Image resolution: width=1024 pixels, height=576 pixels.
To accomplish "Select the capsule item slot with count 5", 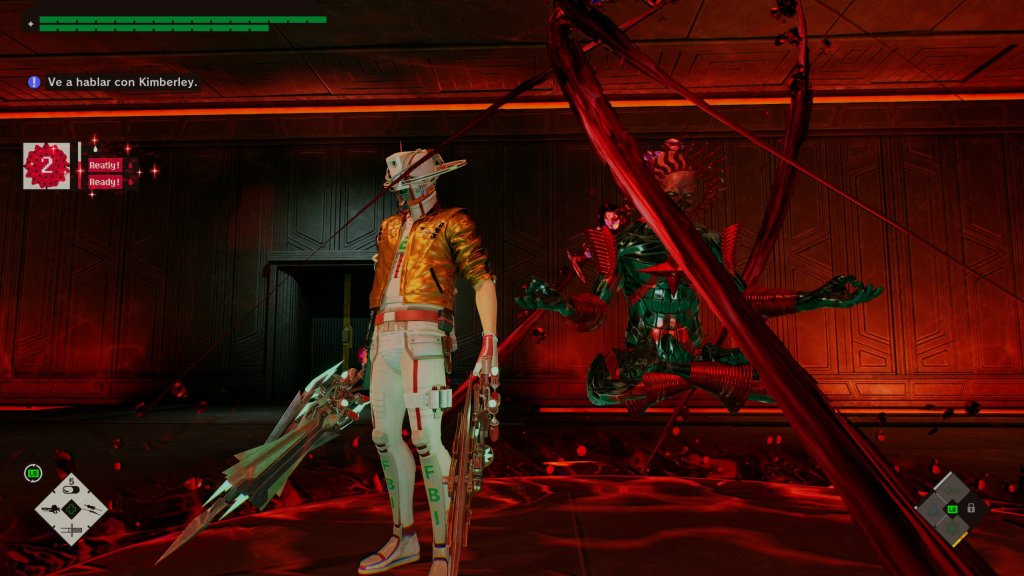I will point(71,490).
